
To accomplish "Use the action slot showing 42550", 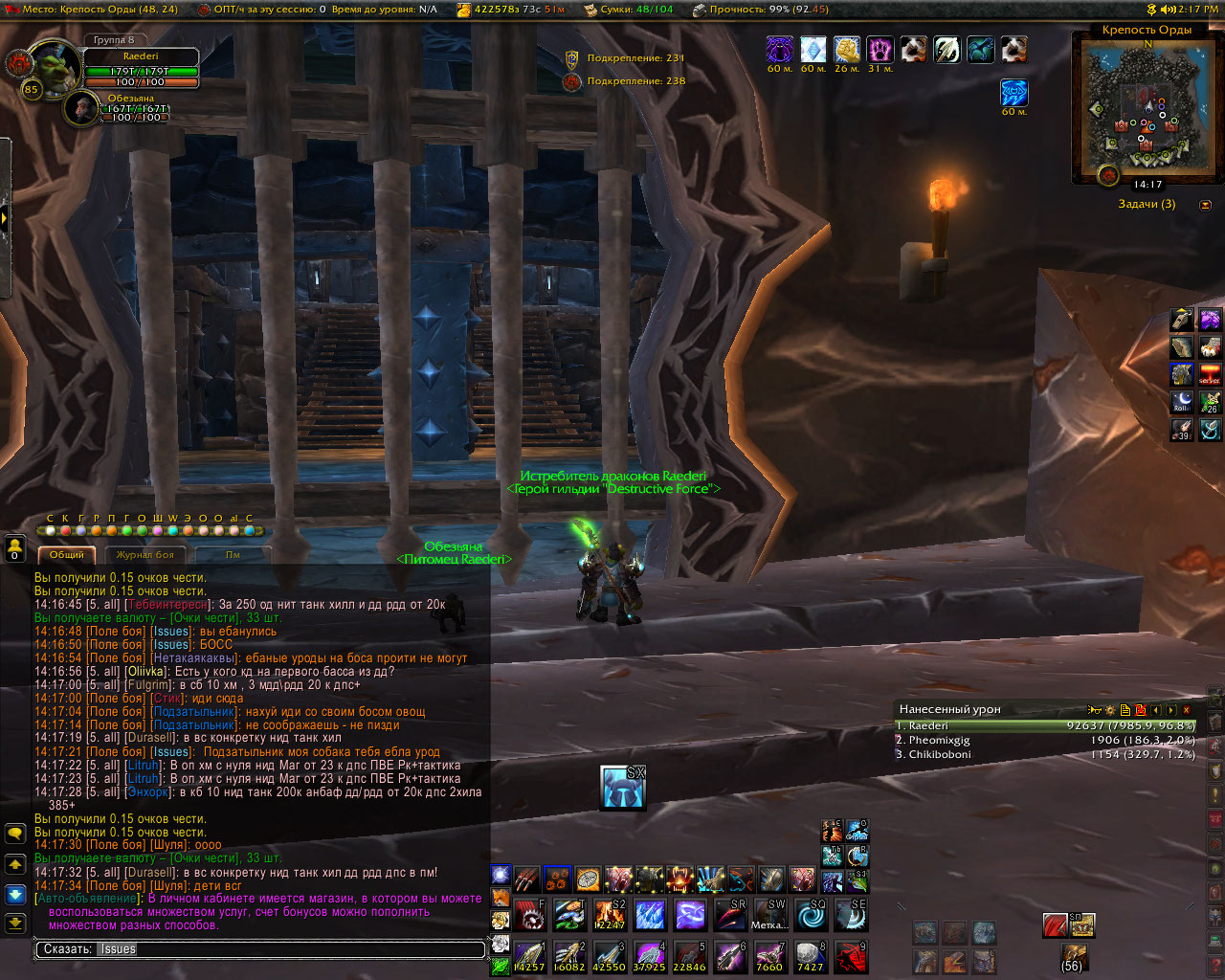I will (x=610, y=957).
